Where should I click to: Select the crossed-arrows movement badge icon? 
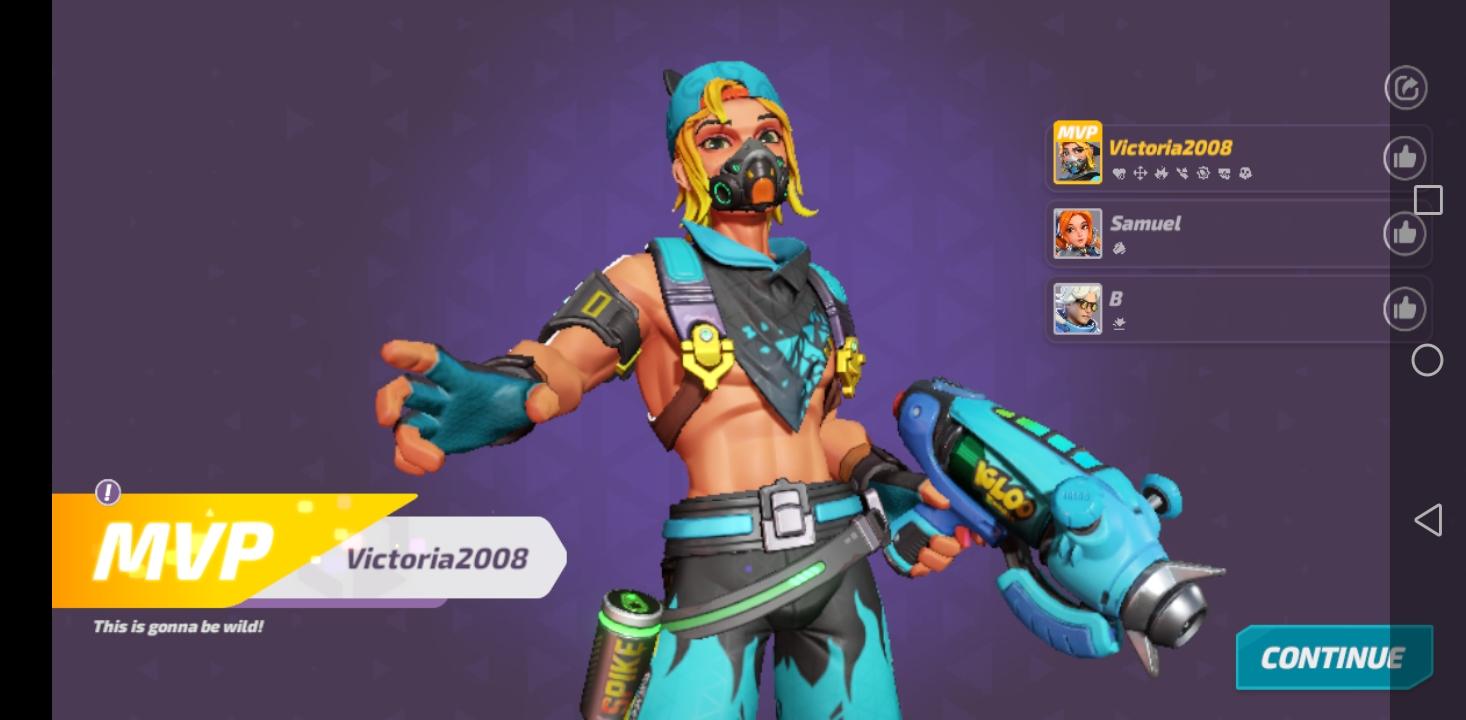click(x=1138, y=172)
